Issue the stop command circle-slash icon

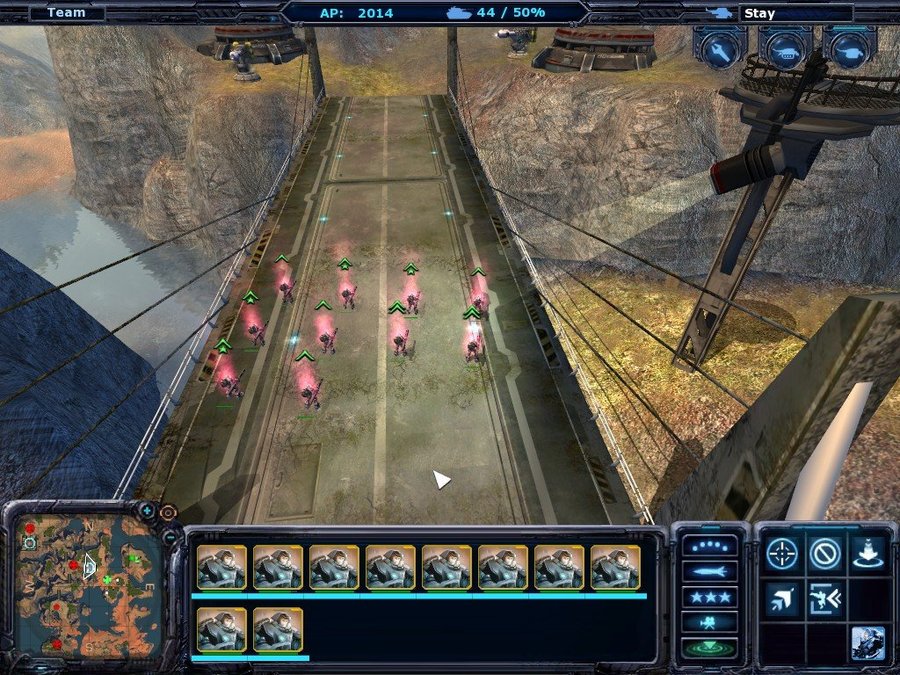click(x=825, y=553)
